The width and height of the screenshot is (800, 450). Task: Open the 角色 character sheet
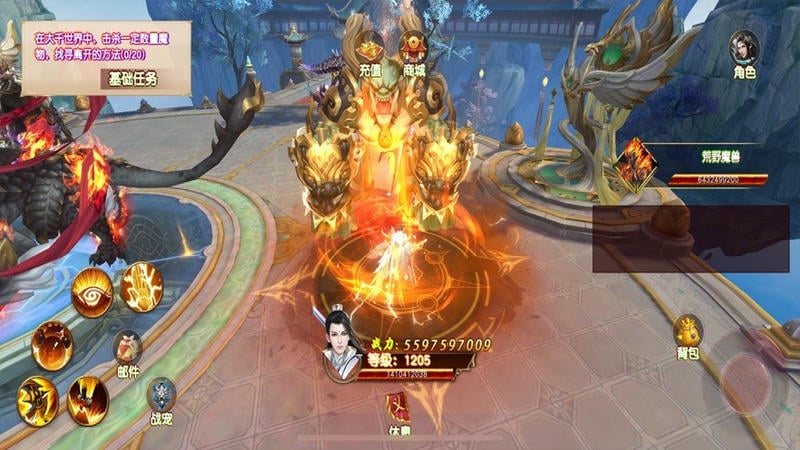coord(744,53)
